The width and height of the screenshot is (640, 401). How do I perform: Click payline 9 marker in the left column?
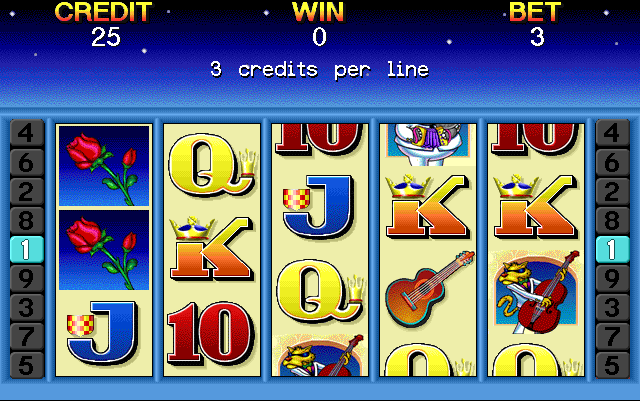[x=26, y=278]
